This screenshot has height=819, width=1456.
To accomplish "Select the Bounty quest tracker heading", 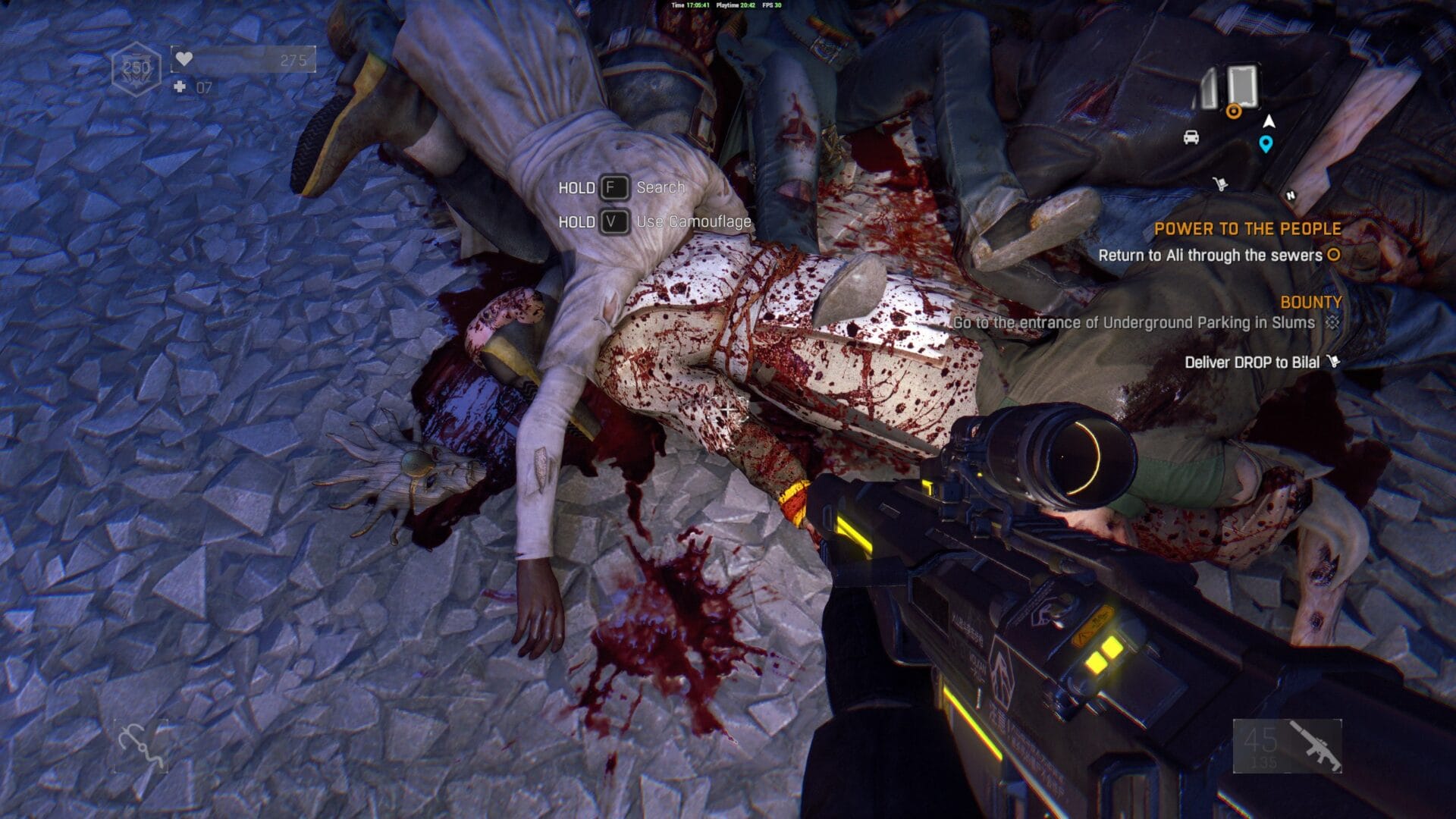I will coord(1310,302).
